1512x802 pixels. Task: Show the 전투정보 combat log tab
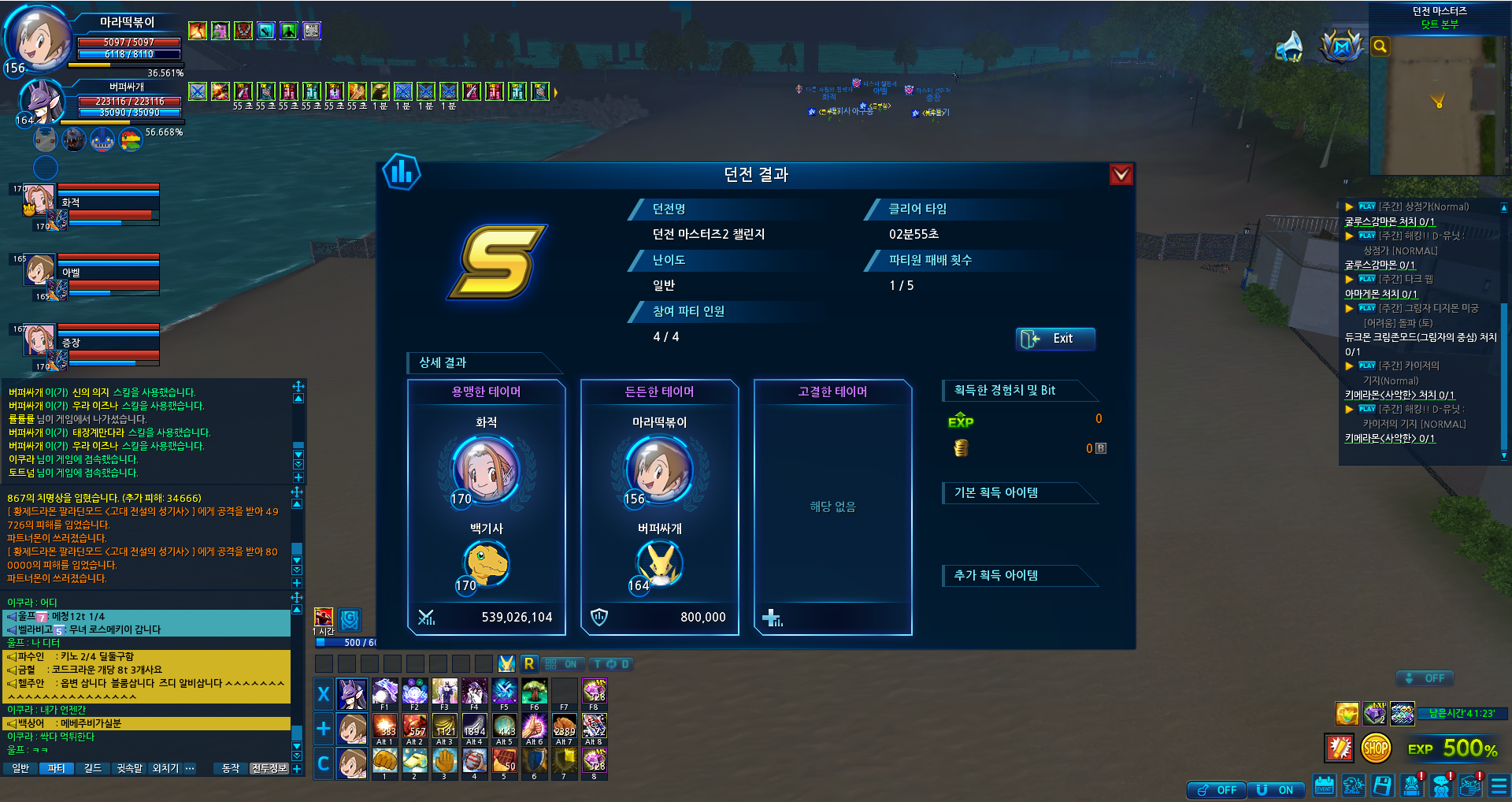tap(269, 768)
